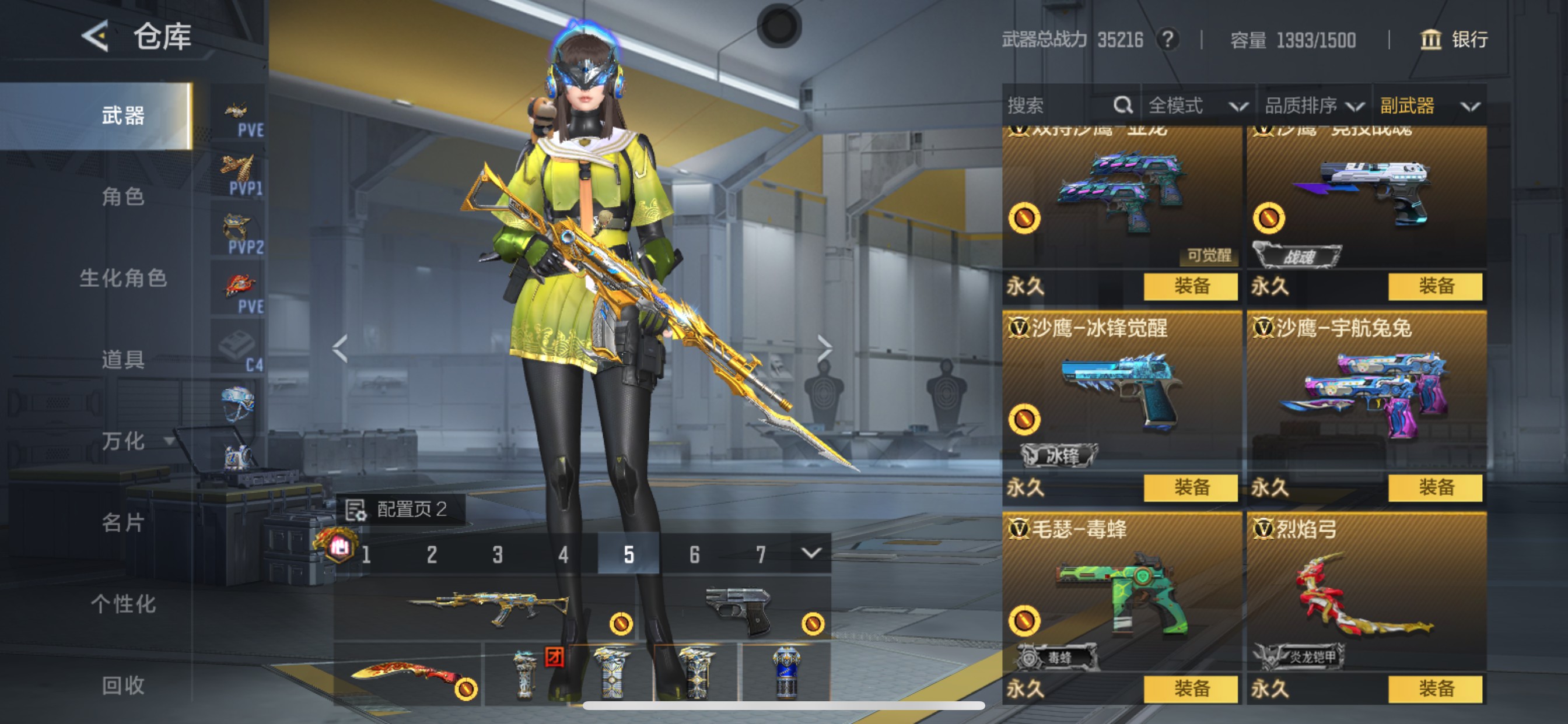
Task: Collapse the loadout bar with the chevron
Action: (811, 554)
